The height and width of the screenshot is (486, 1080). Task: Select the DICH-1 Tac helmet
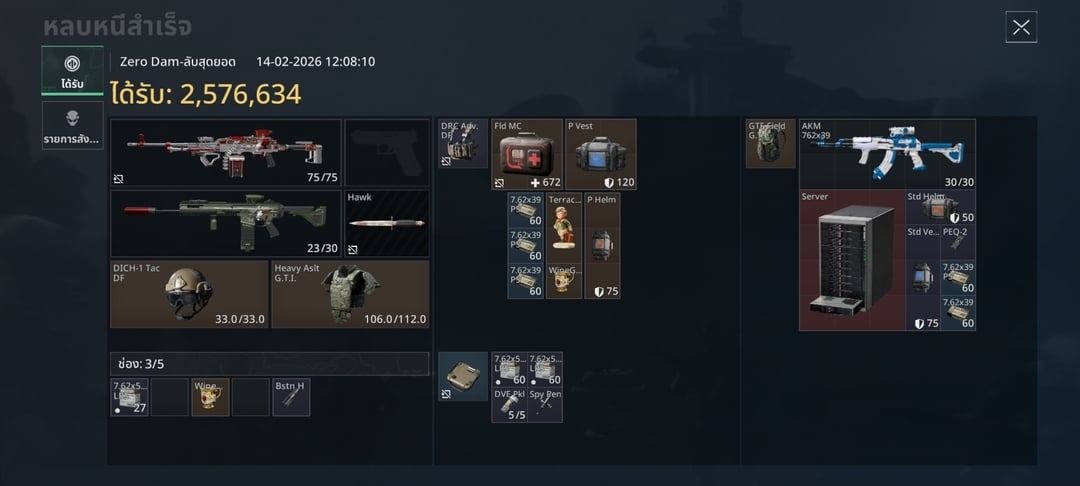(189, 294)
